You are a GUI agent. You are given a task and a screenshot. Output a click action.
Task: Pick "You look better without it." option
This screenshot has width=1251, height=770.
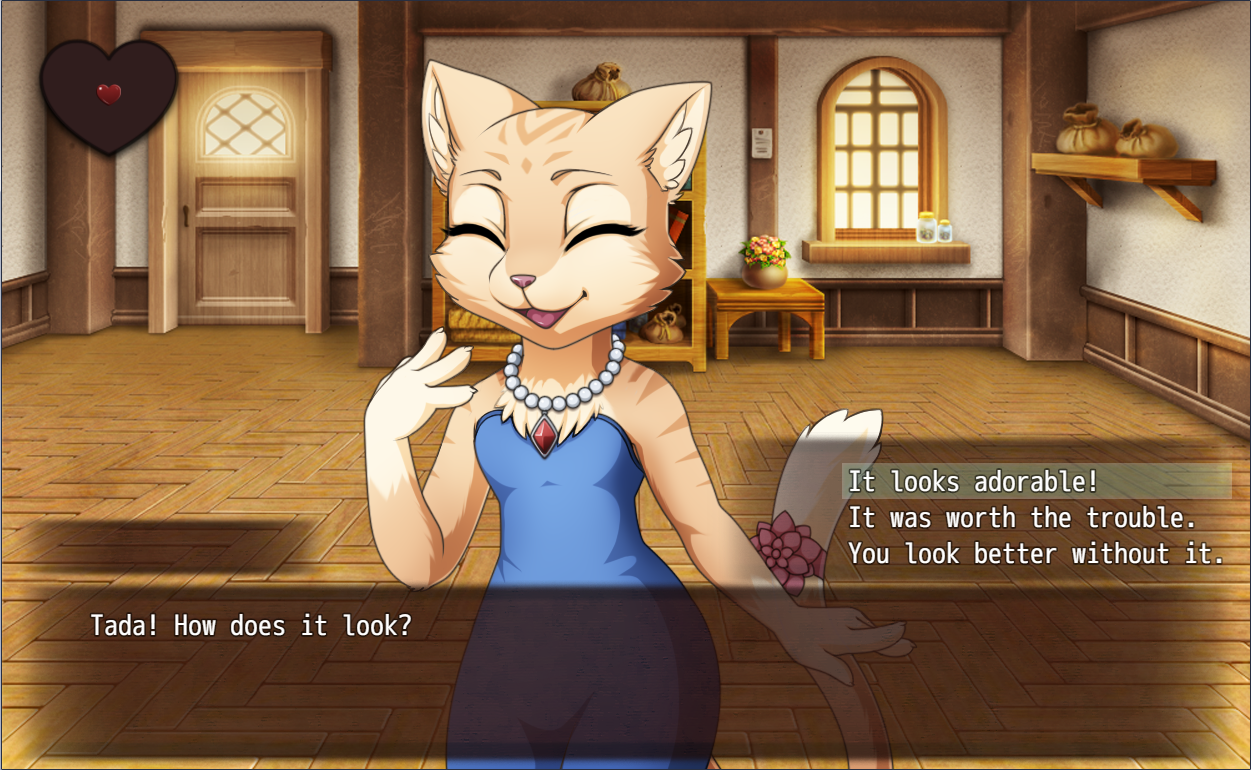[1036, 554]
